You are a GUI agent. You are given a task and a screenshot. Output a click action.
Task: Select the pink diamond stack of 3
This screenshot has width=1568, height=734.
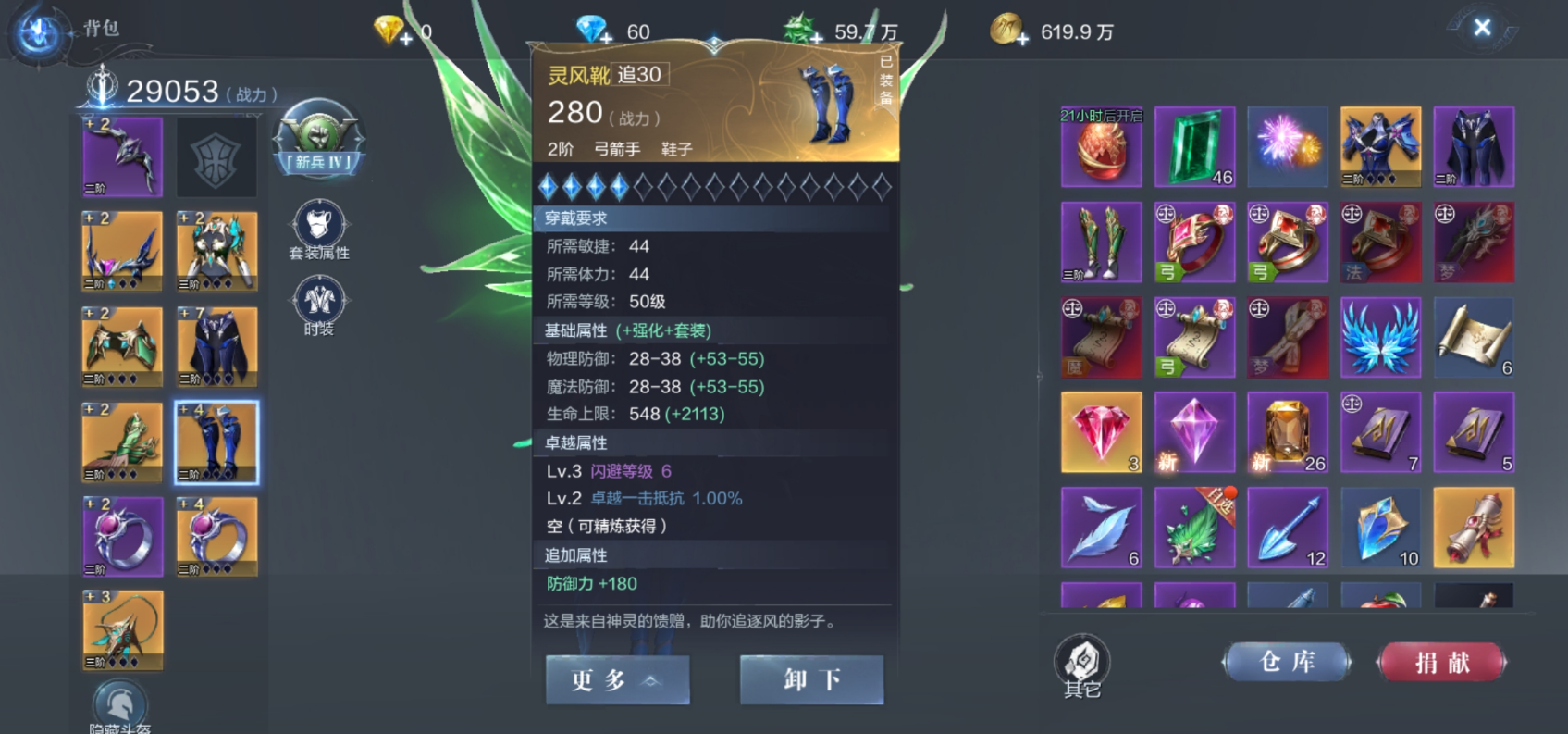(1101, 432)
